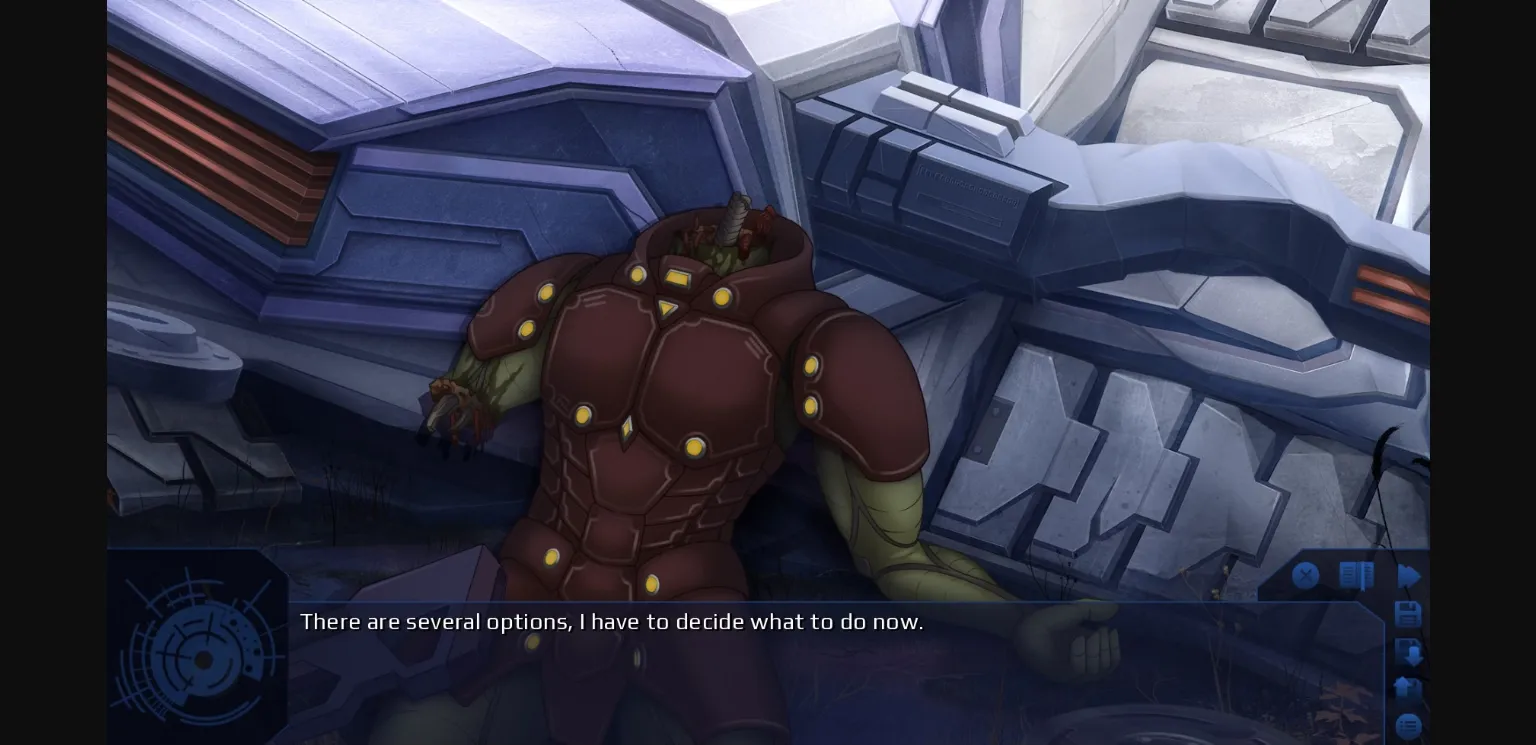Image resolution: width=1536 pixels, height=745 pixels.
Task: Open the dialogue history journal icon
Action: point(1356,575)
